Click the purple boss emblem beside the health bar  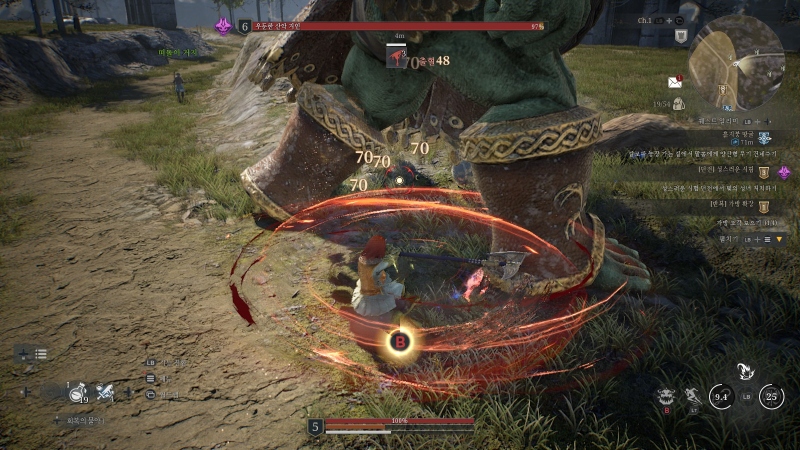[x=223, y=26]
